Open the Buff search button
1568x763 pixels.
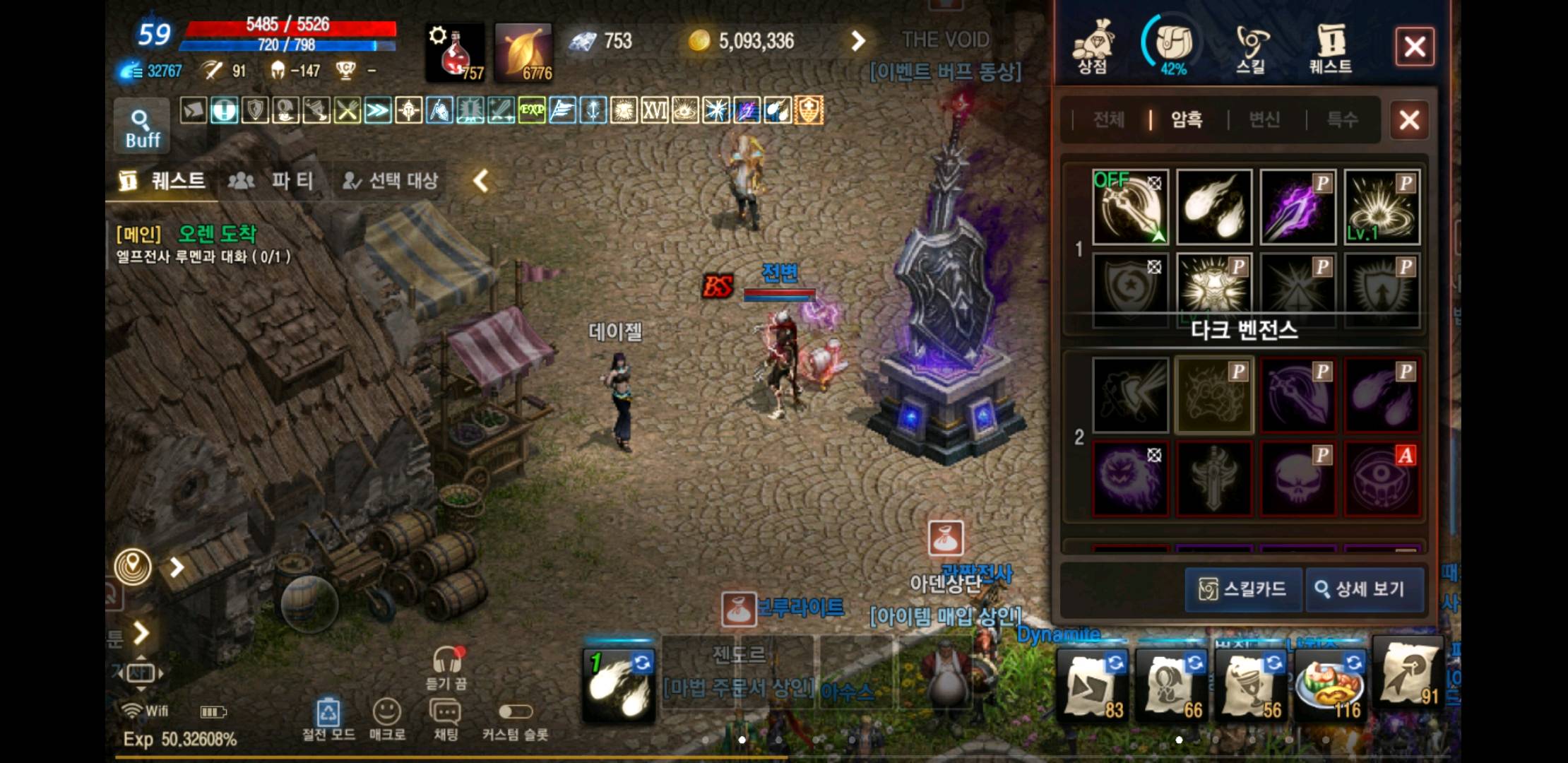pyautogui.click(x=142, y=127)
